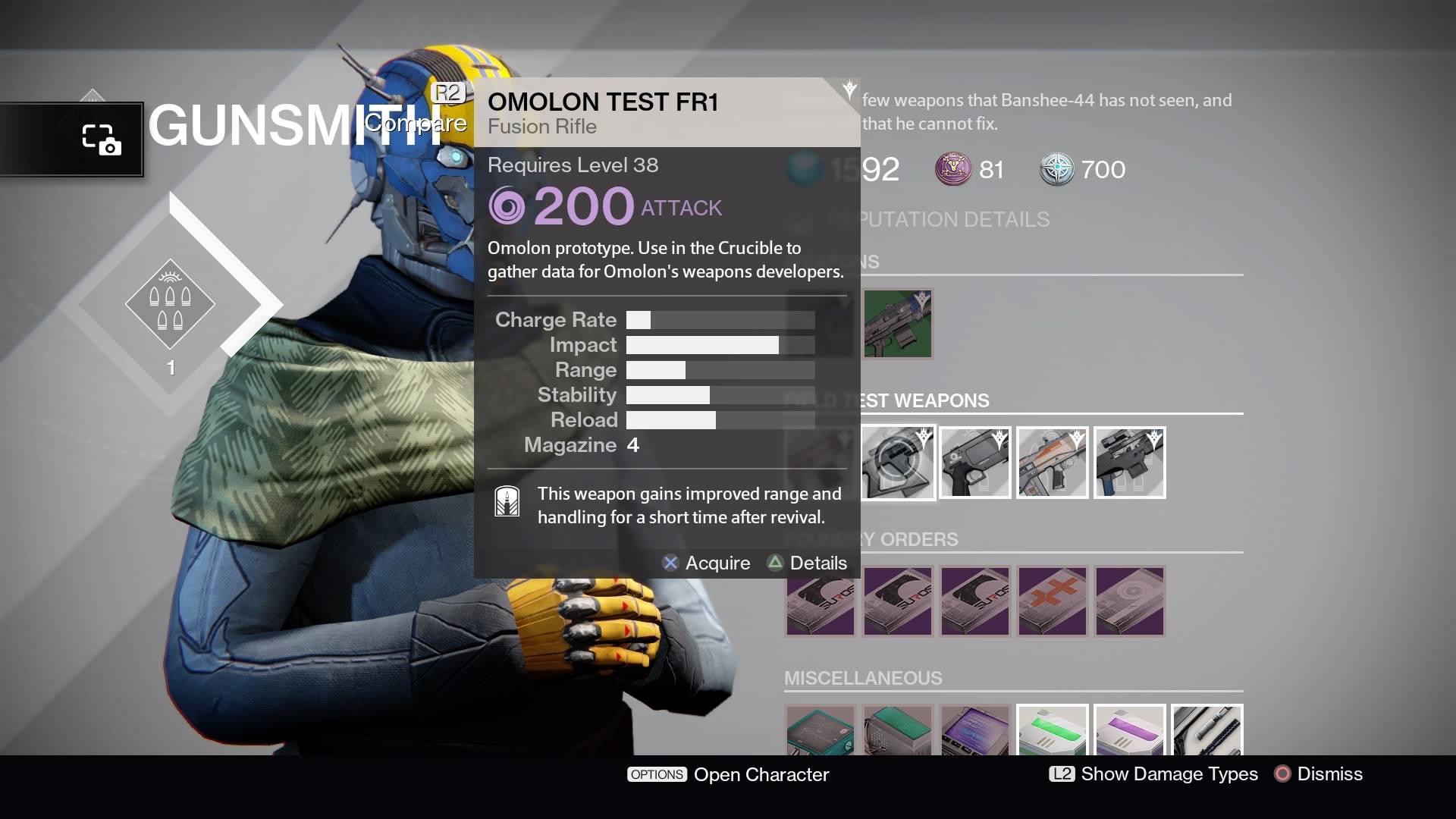Pick the field test rifle with orange stripe
The width and height of the screenshot is (1456, 819).
pos(1053,463)
